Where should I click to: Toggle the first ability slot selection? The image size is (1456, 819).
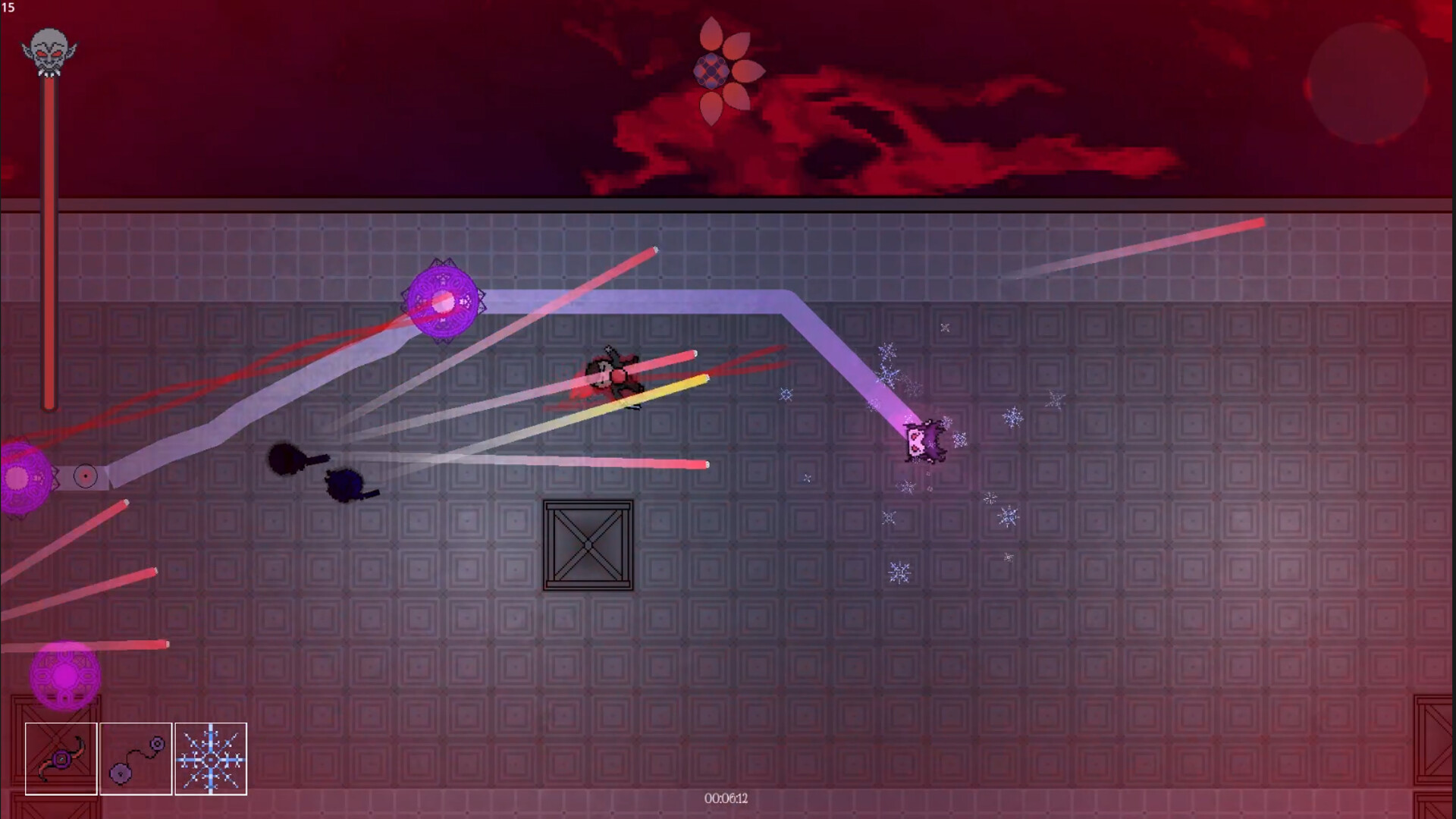coord(61,759)
